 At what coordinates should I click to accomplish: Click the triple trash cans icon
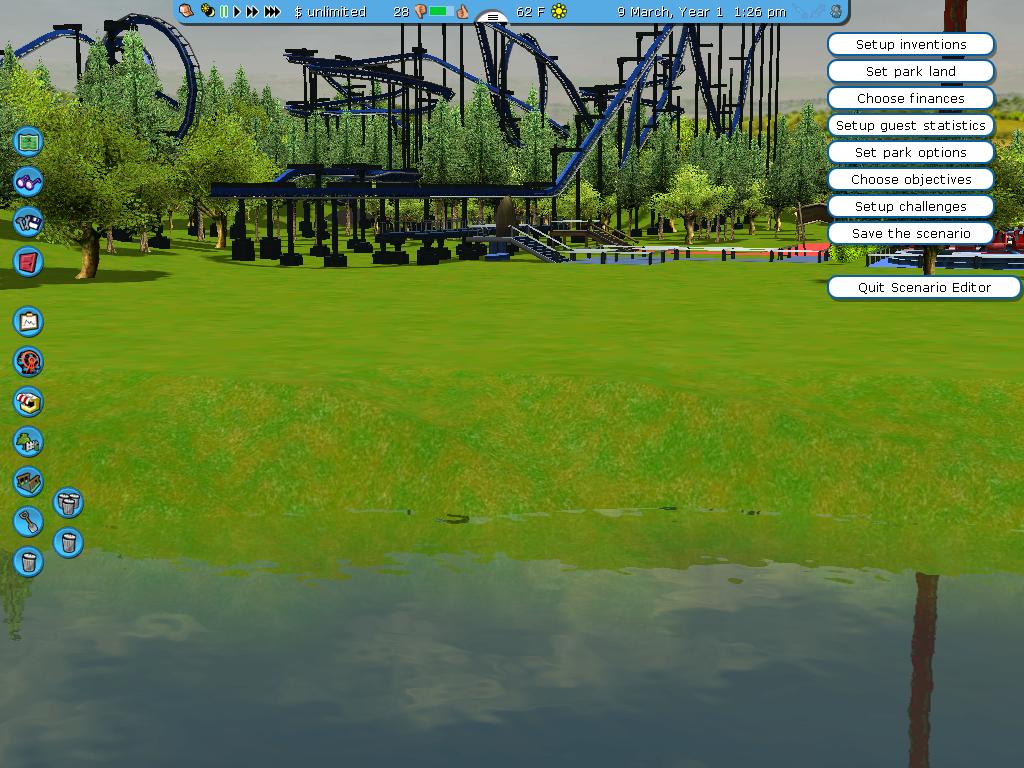[68, 502]
